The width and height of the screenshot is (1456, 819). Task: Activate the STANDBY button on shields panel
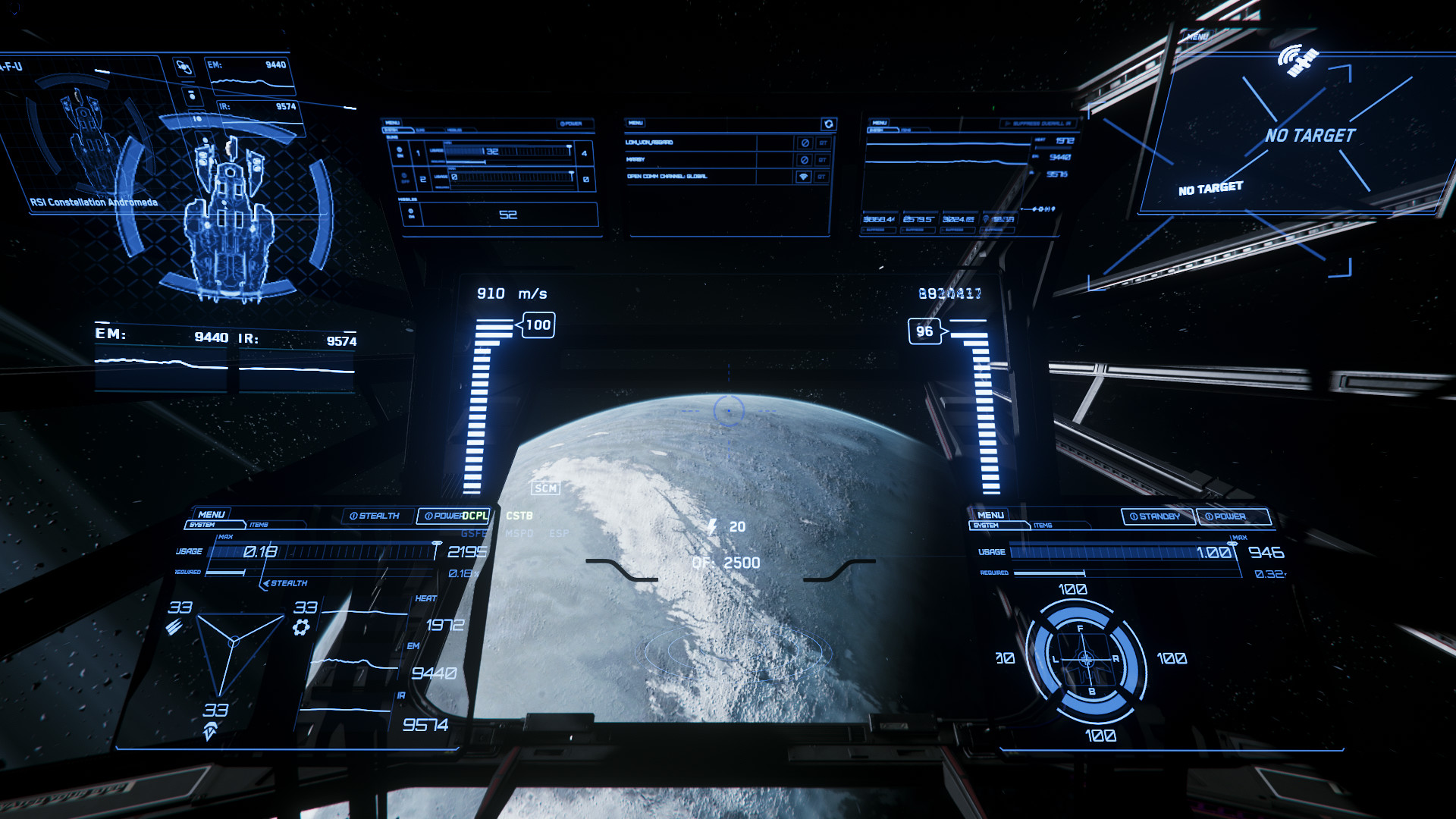[x=1156, y=516]
